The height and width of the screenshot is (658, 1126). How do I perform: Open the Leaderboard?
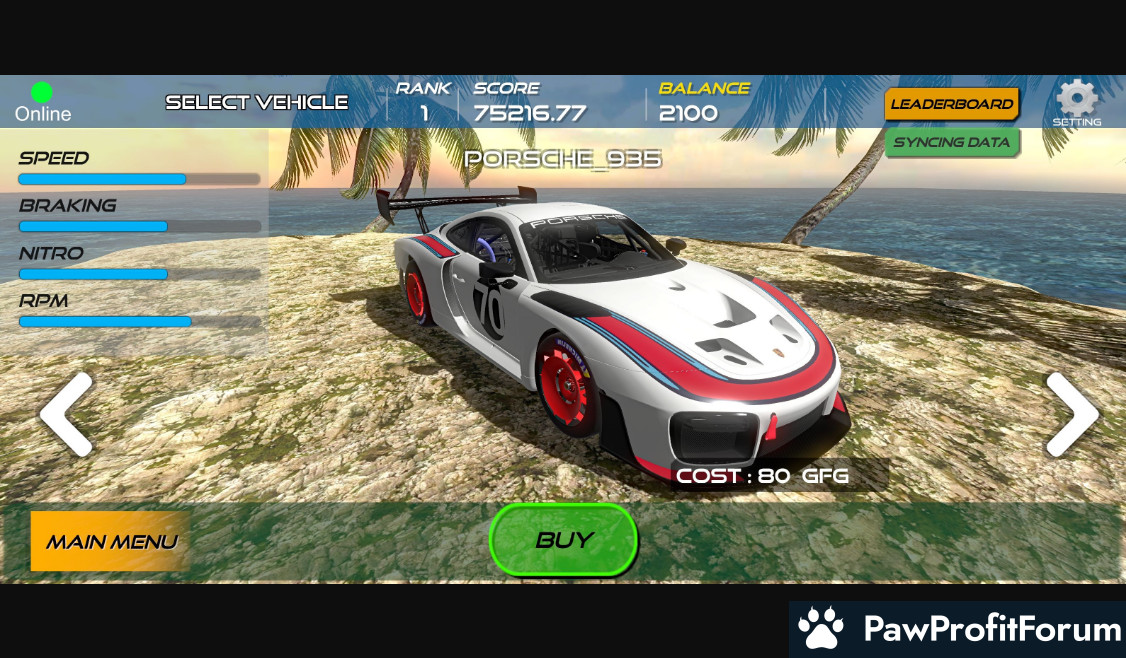[951, 104]
